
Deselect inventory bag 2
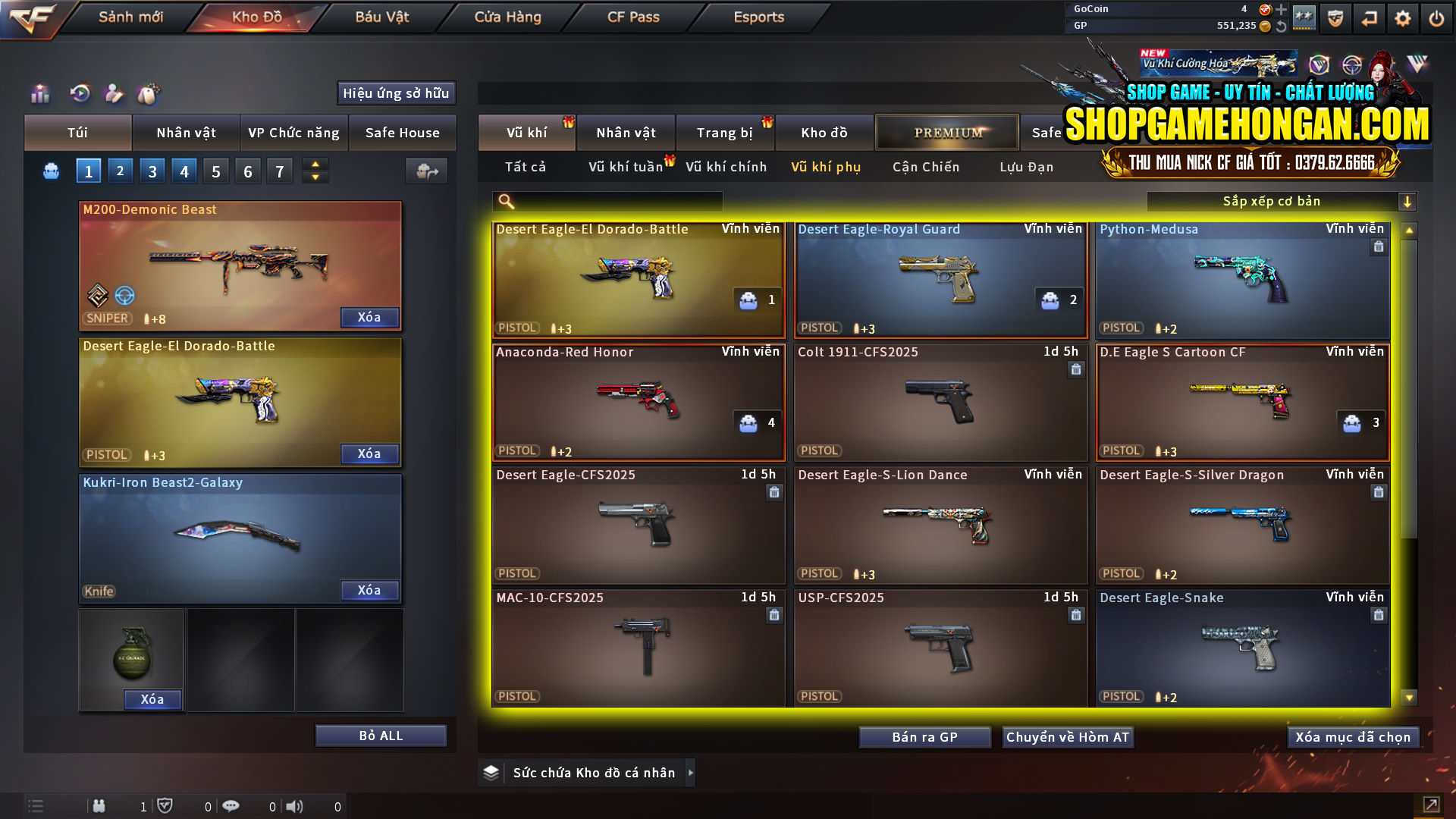[120, 171]
